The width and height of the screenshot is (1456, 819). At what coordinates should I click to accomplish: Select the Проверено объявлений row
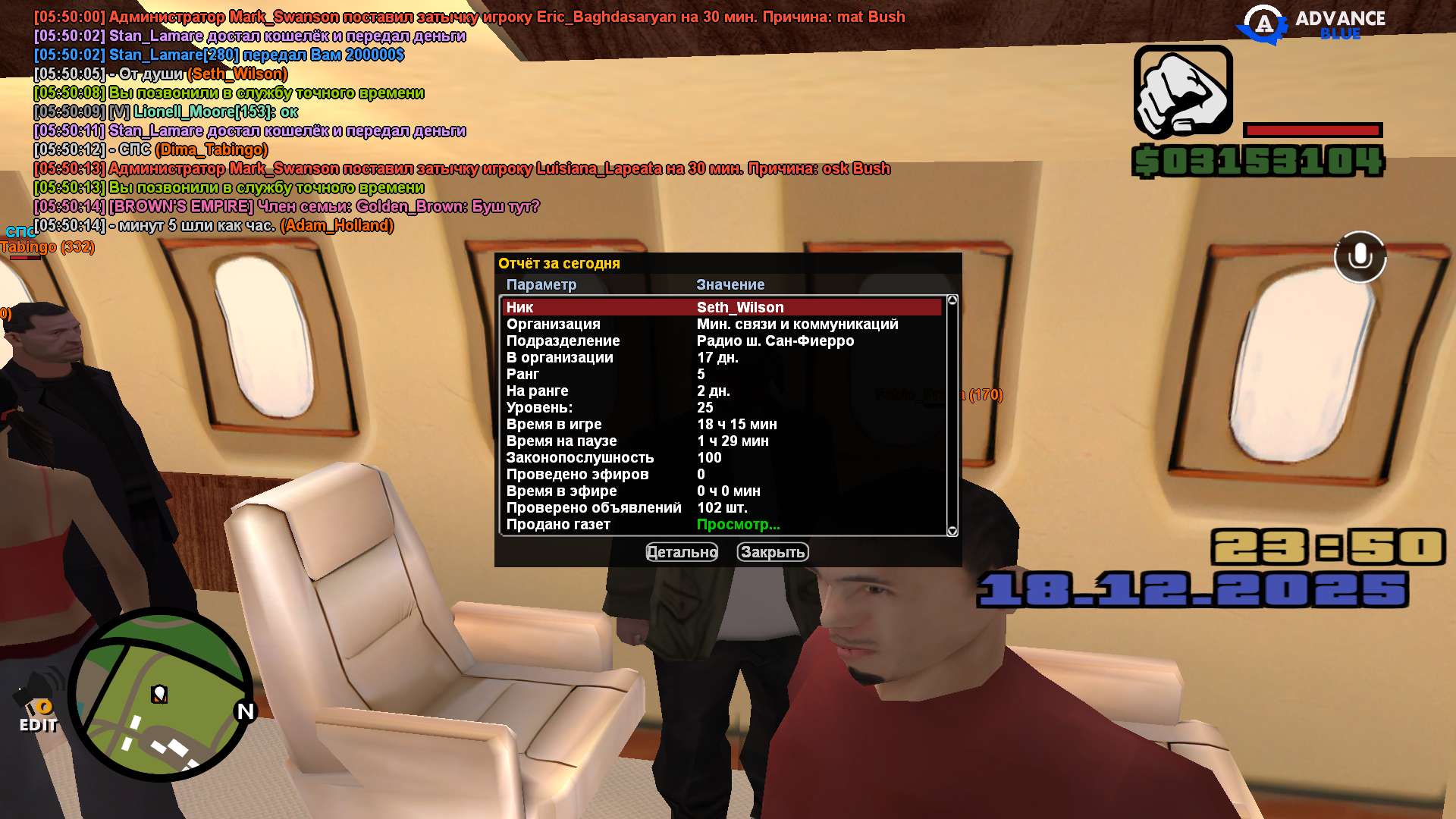720,507
